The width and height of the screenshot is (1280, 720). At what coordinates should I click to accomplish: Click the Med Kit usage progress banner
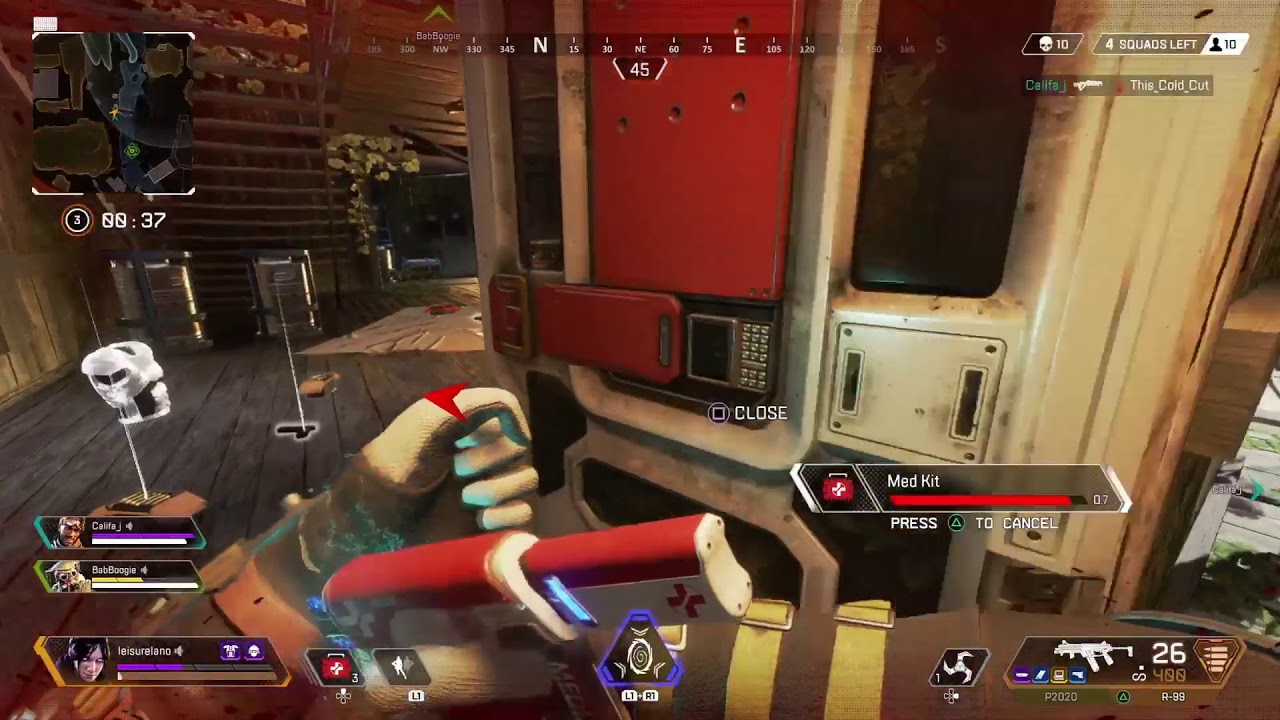pos(960,489)
